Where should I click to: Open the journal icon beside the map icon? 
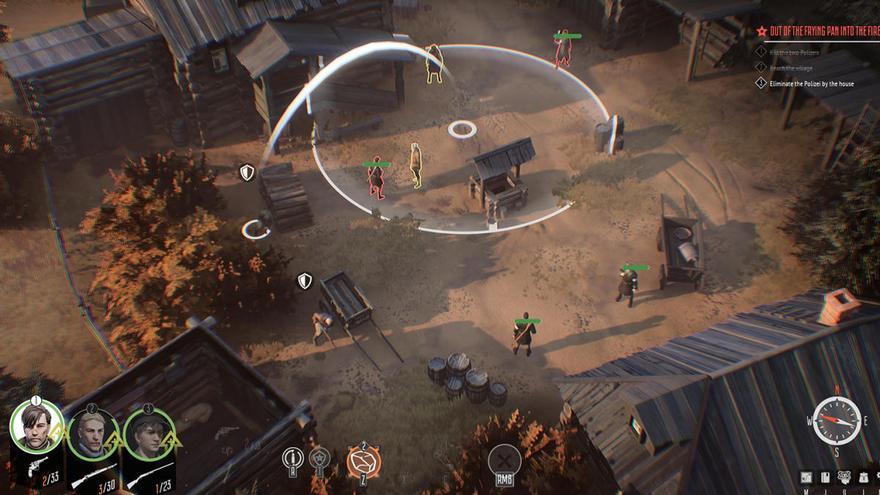[825, 477]
